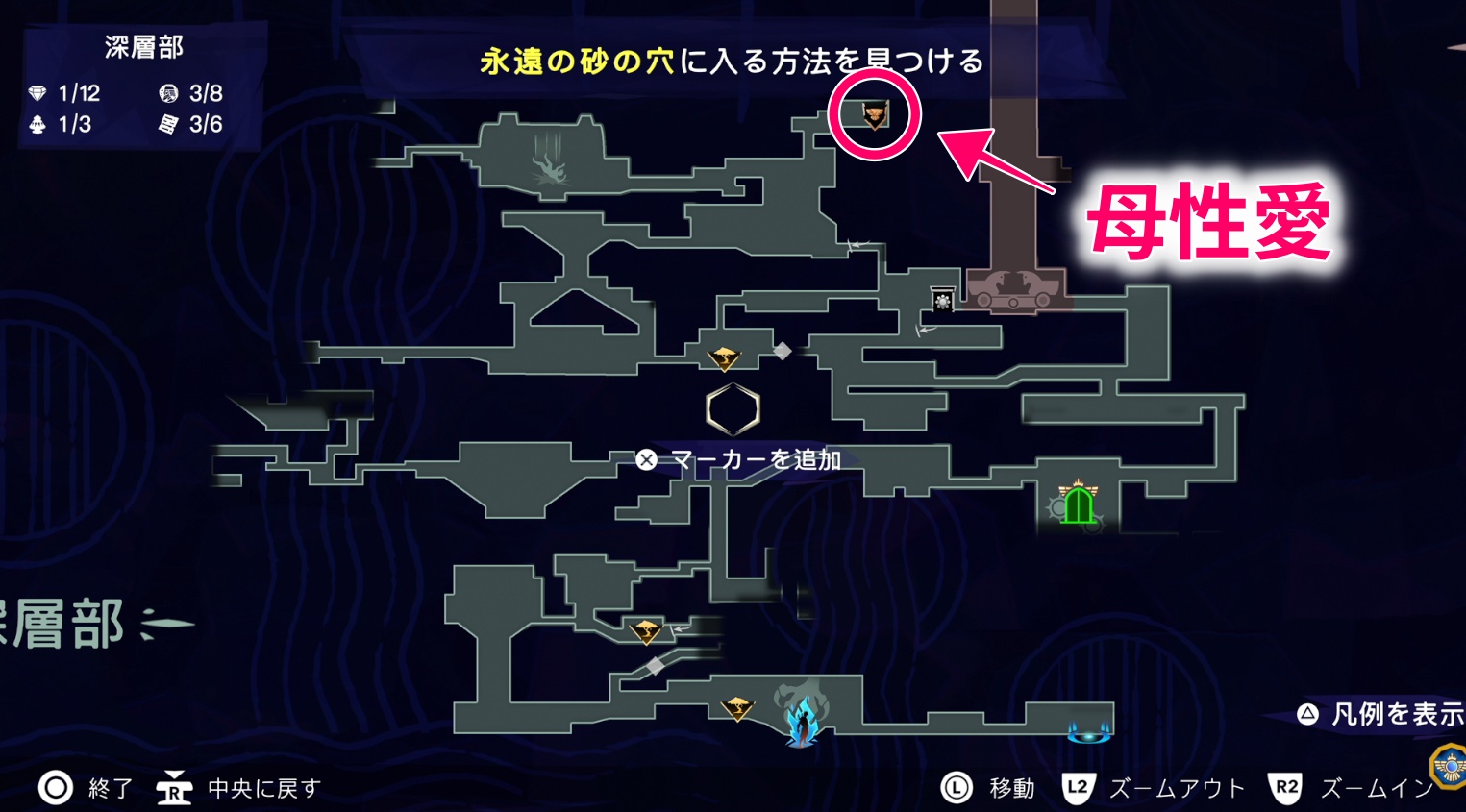Recenter the map with 中央に戻す
Image resolution: width=1466 pixels, height=812 pixels.
[x=240, y=788]
